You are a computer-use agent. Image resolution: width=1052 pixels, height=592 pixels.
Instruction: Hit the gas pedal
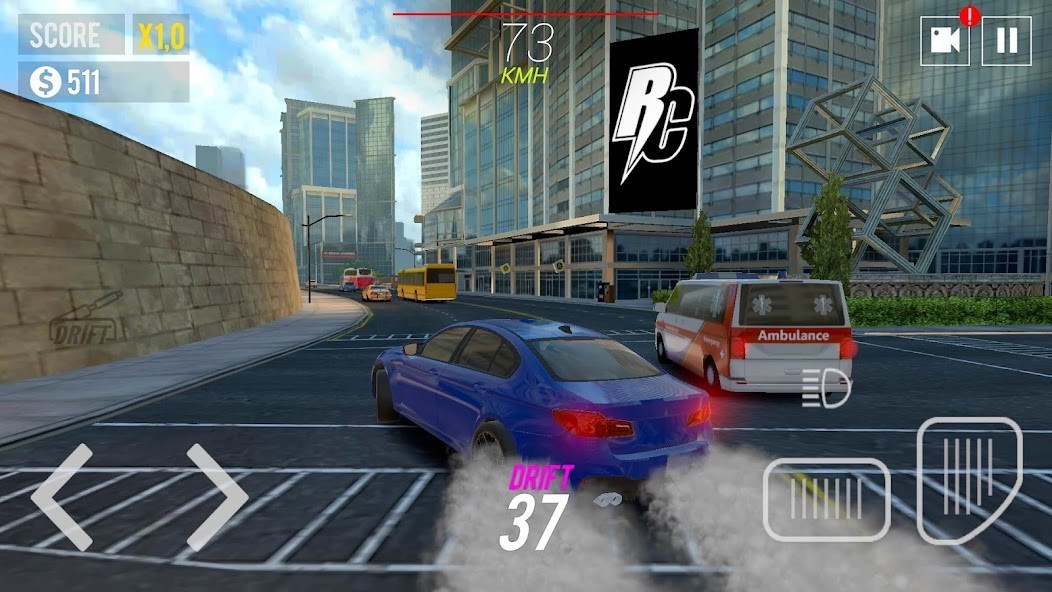click(969, 480)
